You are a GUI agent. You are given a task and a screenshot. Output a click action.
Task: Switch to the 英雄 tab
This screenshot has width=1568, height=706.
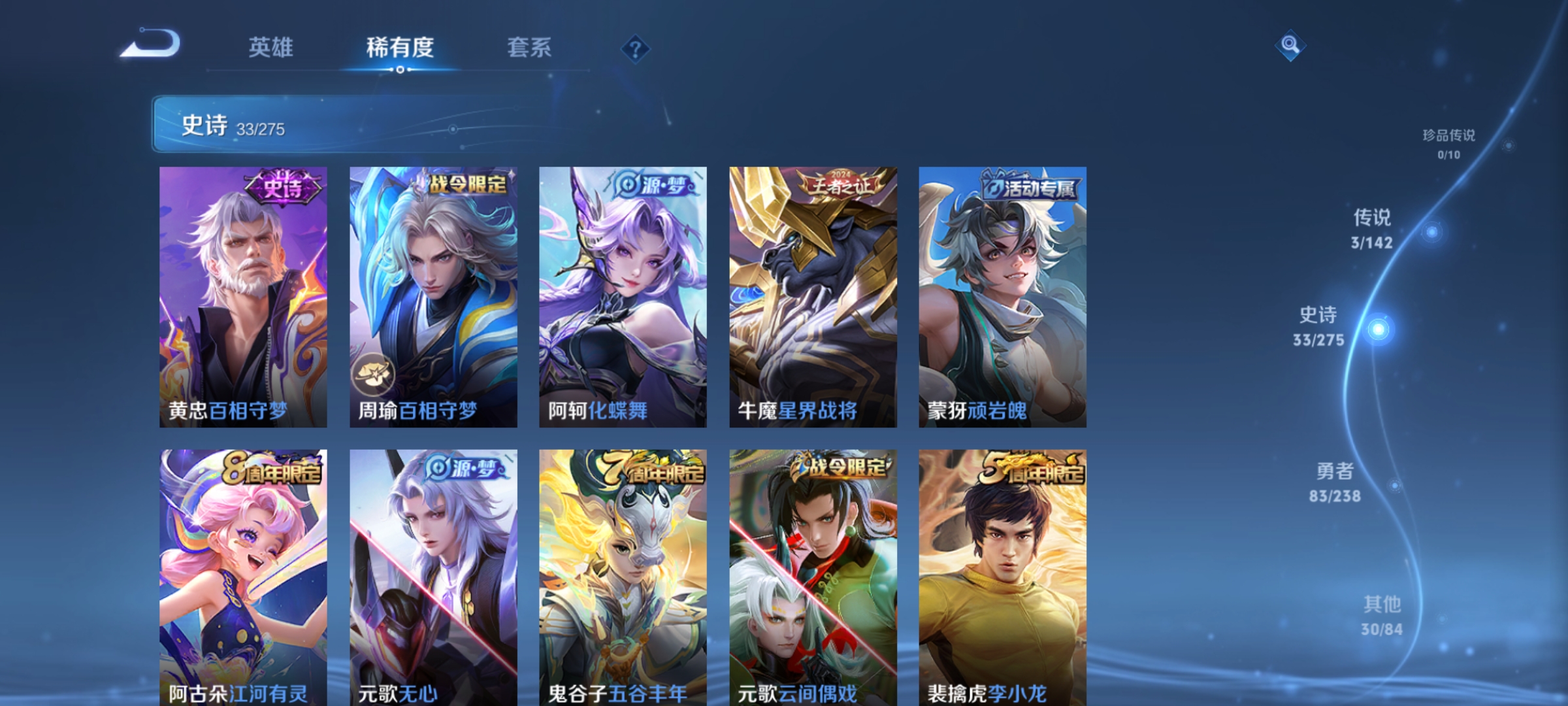[272, 48]
